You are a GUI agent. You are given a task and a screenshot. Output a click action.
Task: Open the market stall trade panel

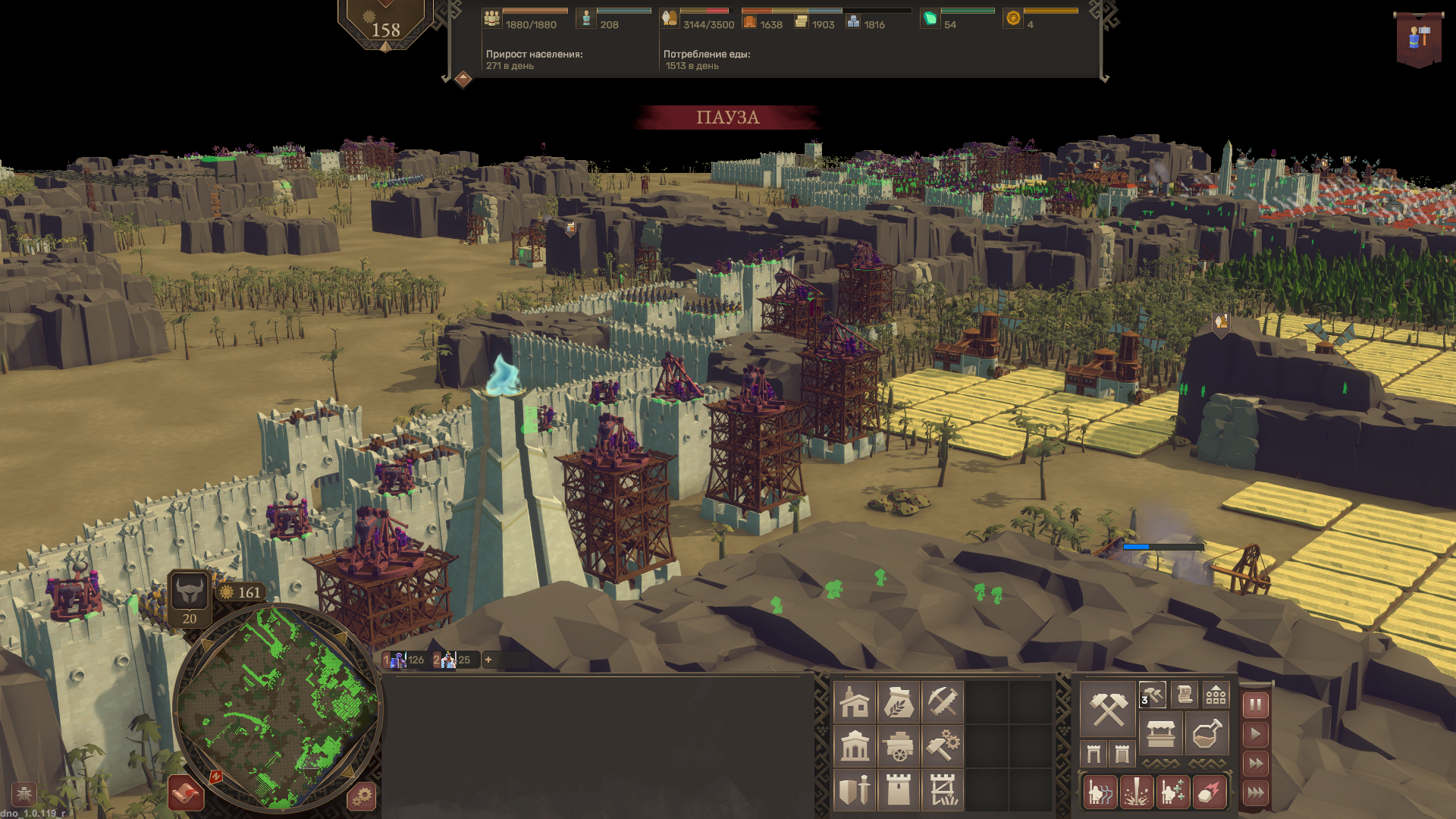point(1161,733)
